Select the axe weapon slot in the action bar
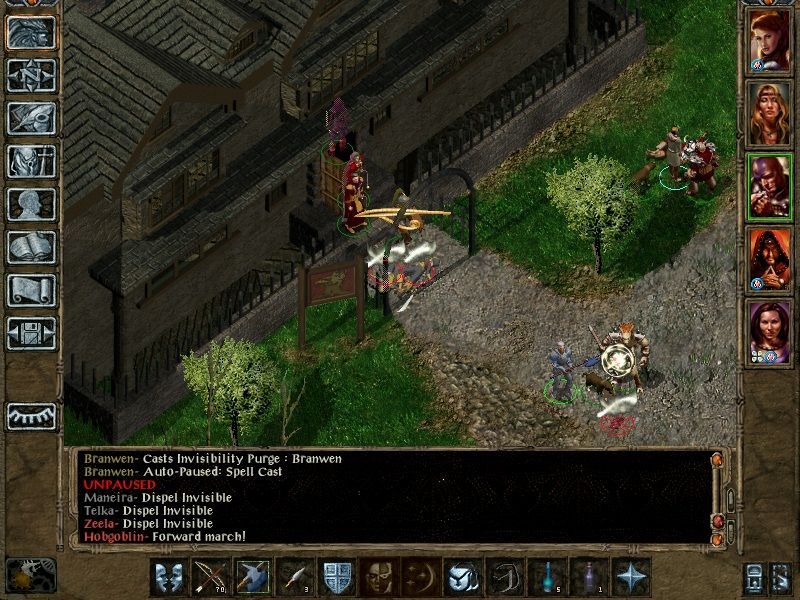 click(252, 577)
